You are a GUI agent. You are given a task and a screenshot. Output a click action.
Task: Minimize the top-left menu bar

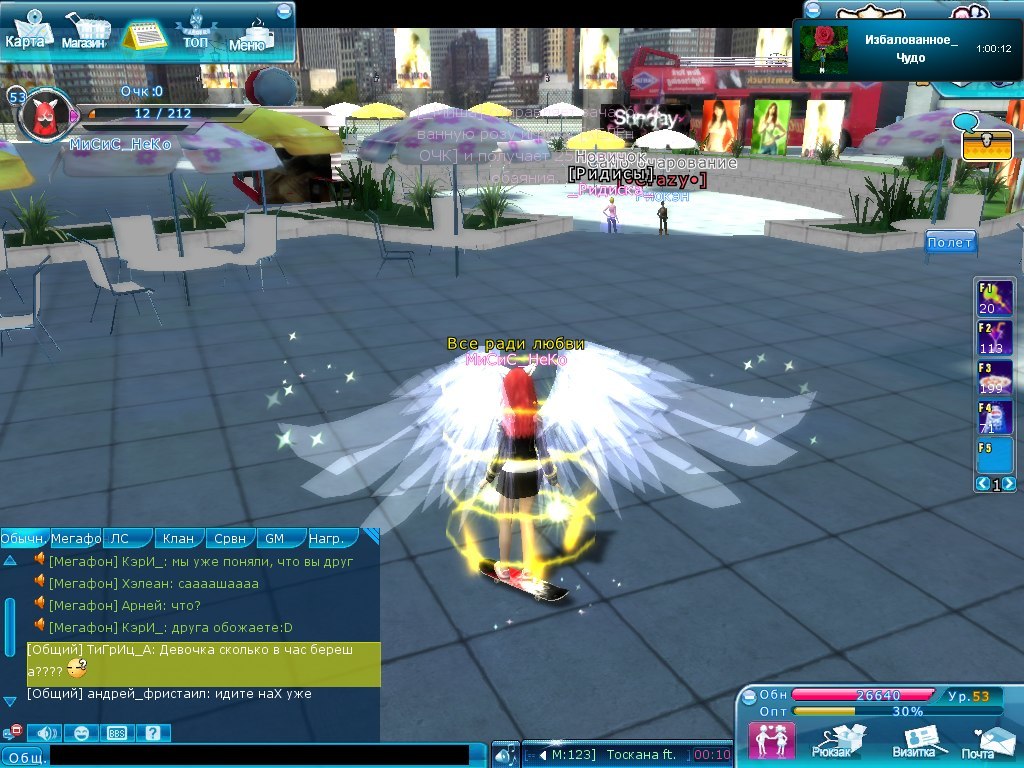tap(284, 11)
